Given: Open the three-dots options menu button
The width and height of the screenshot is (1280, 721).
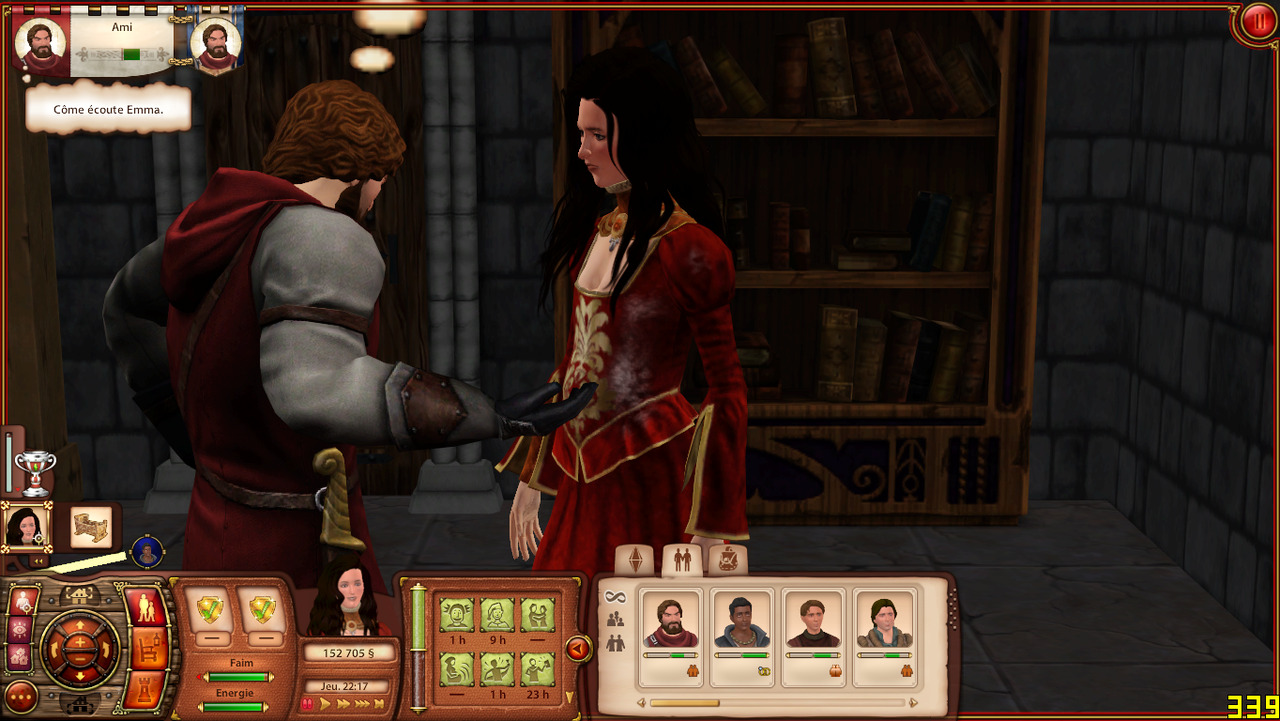Looking at the screenshot, I should (21, 696).
